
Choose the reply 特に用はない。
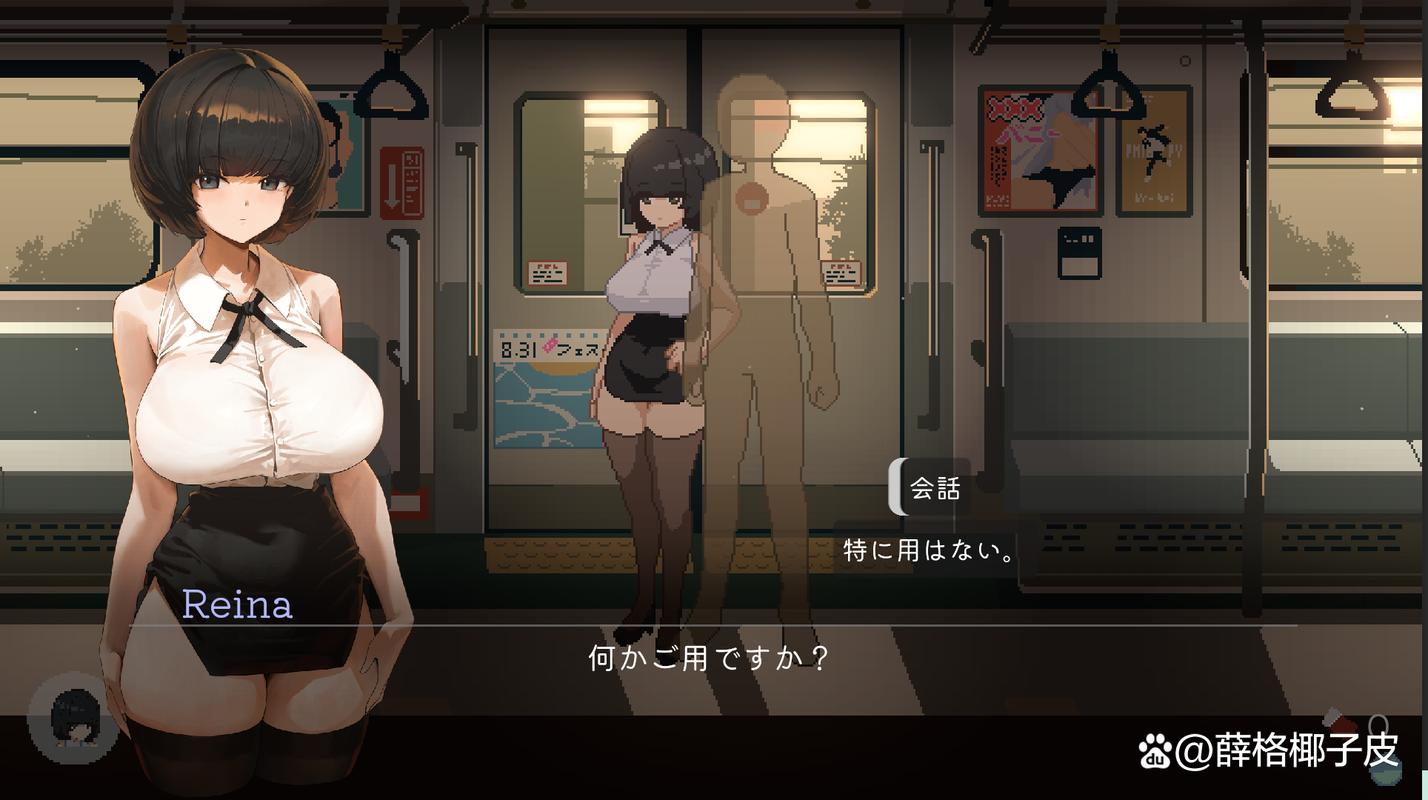(924, 549)
